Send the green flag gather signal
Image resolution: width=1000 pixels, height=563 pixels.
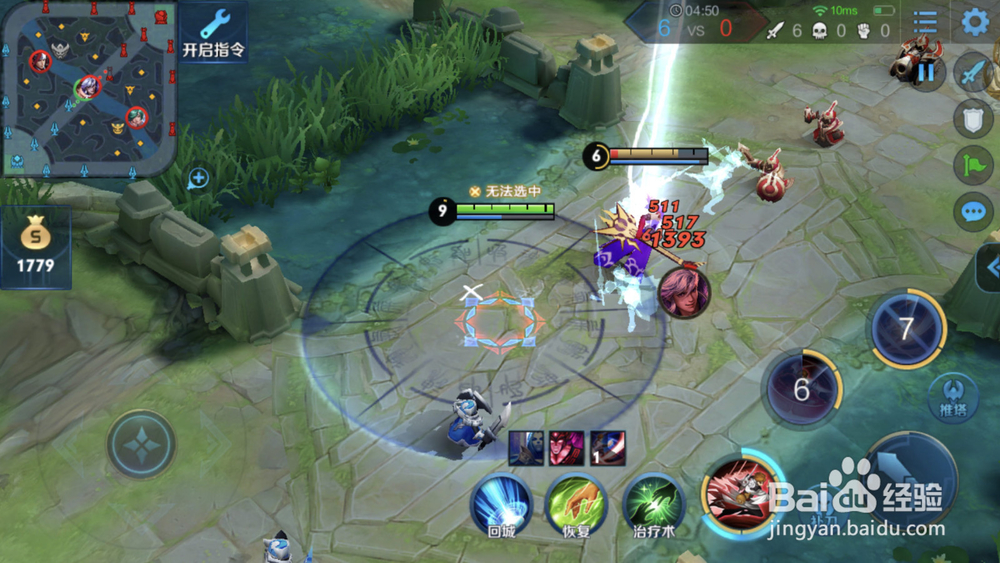click(973, 165)
